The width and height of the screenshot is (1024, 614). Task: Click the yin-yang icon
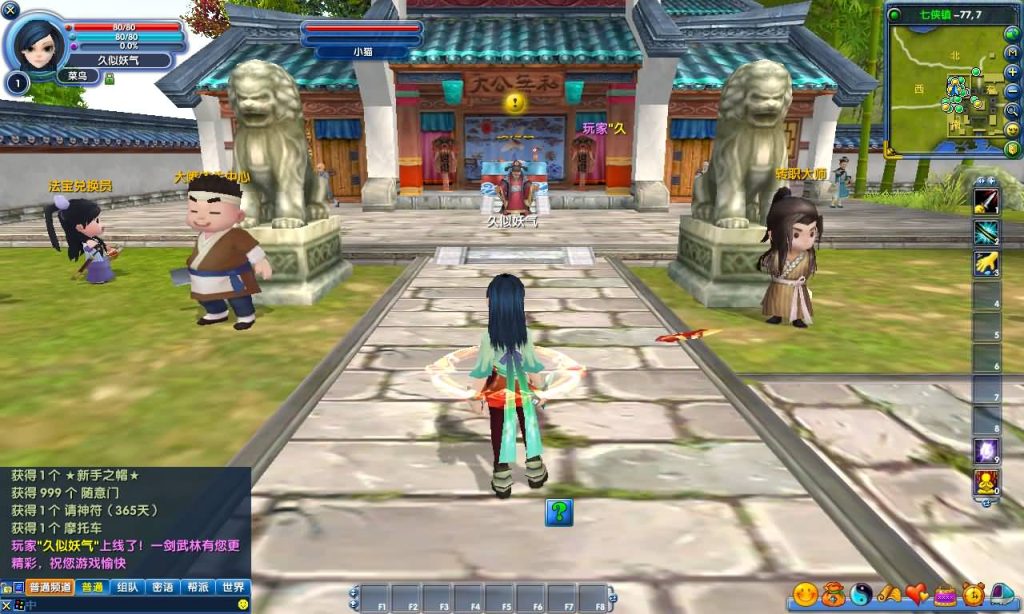point(862,595)
